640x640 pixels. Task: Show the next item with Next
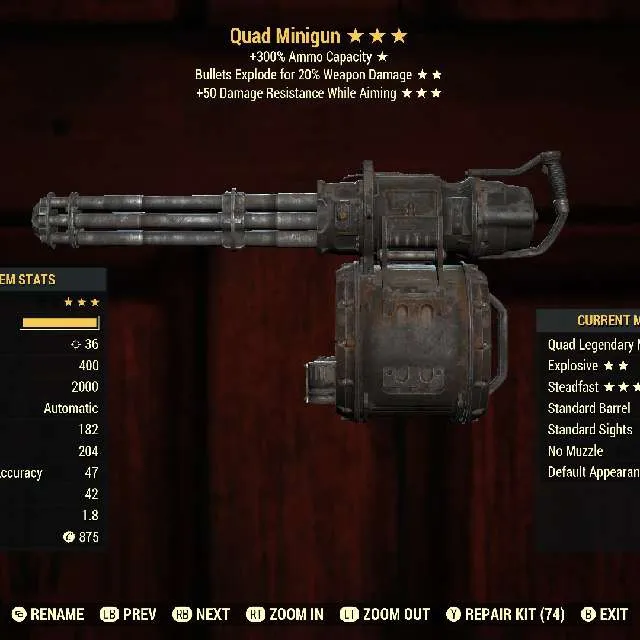point(202,614)
